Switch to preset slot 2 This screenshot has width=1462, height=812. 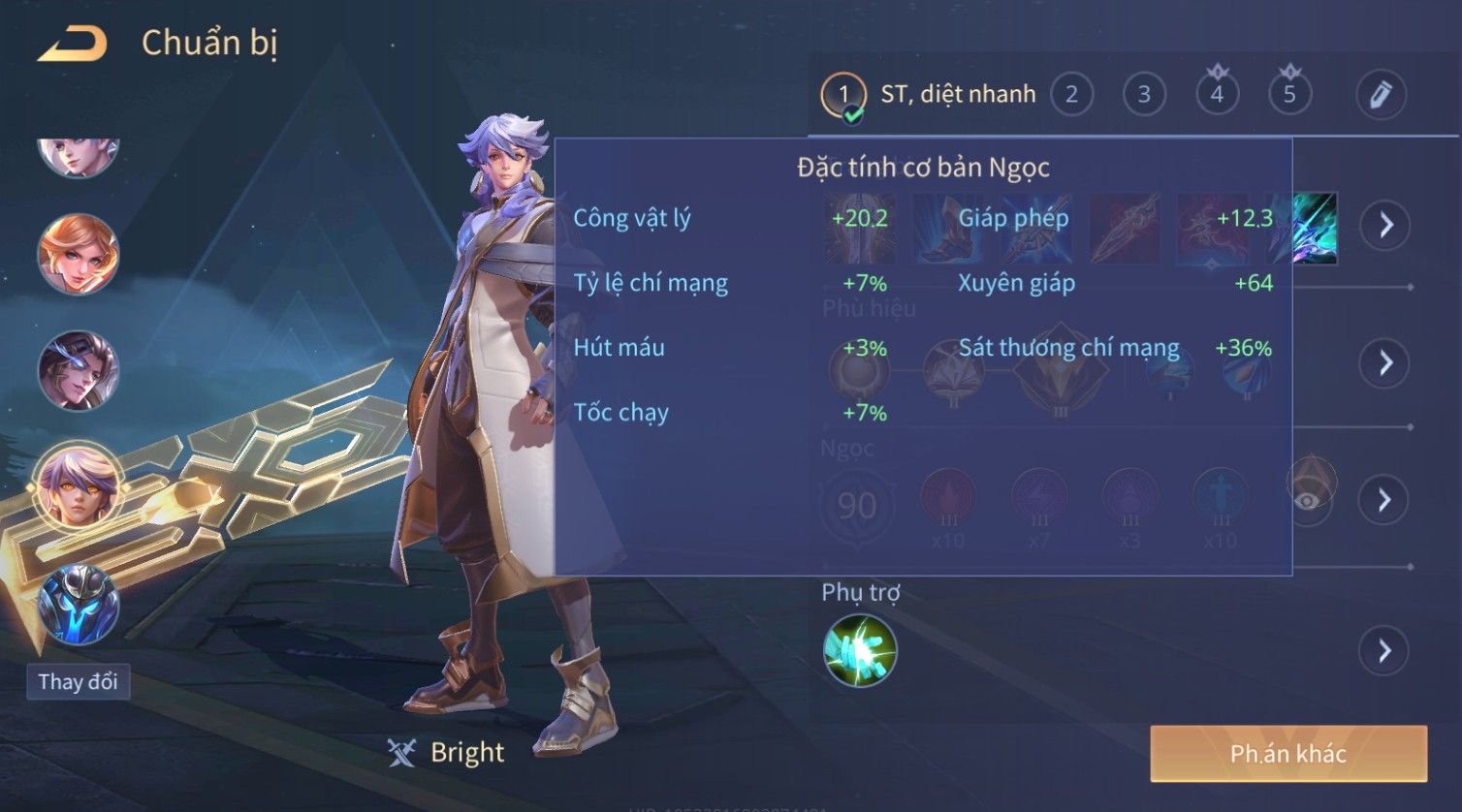pyautogui.click(x=1071, y=95)
